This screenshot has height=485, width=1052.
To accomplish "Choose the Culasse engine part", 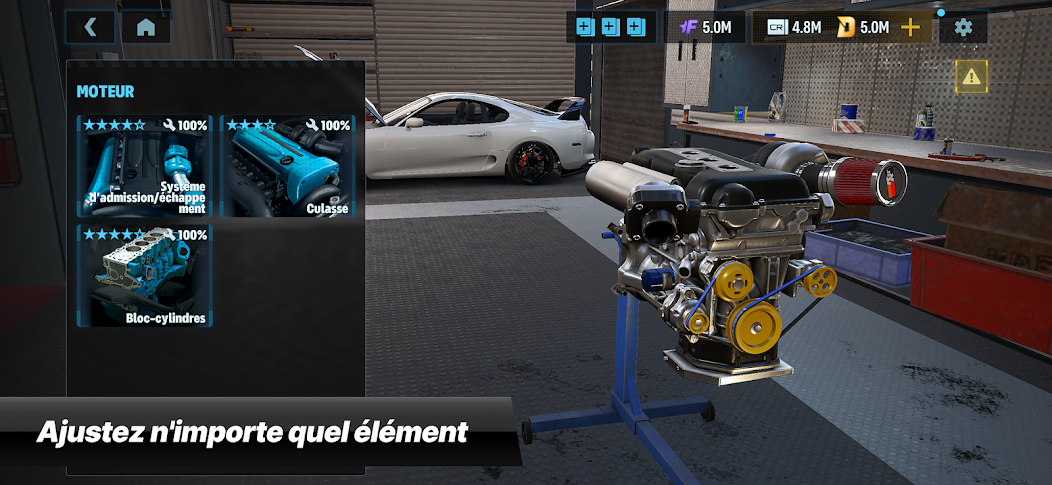I will click(x=287, y=167).
